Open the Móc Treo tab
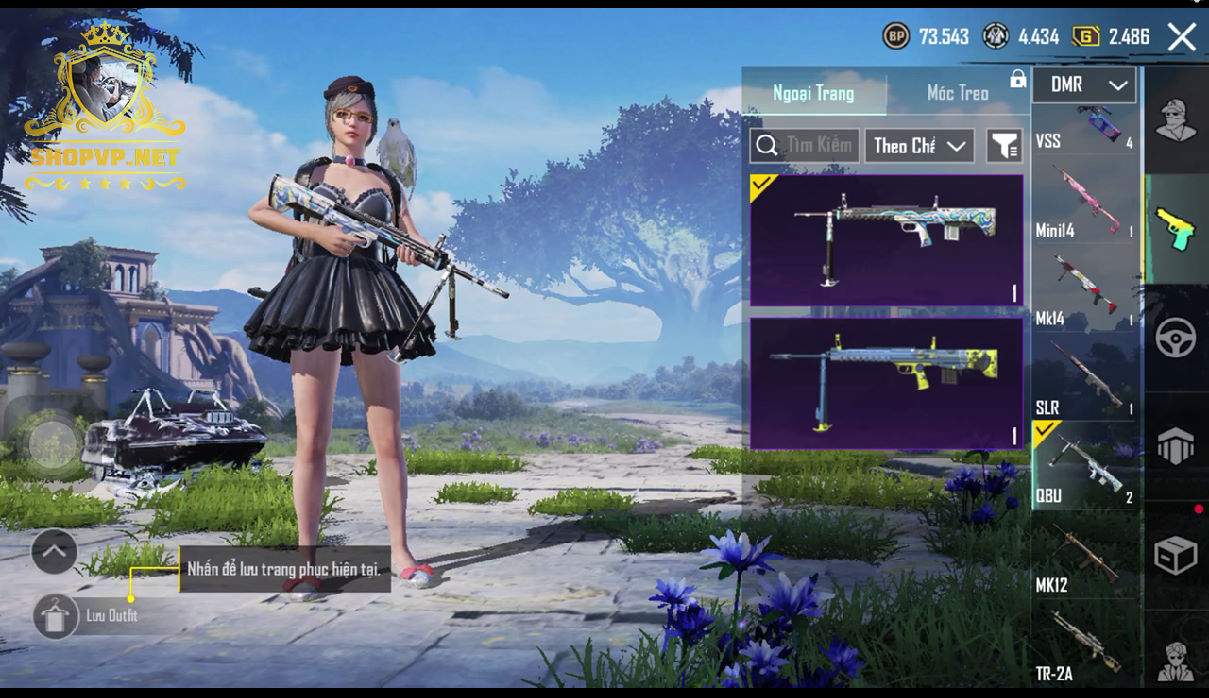The width and height of the screenshot is (1209, 698). tap(957, 94)
